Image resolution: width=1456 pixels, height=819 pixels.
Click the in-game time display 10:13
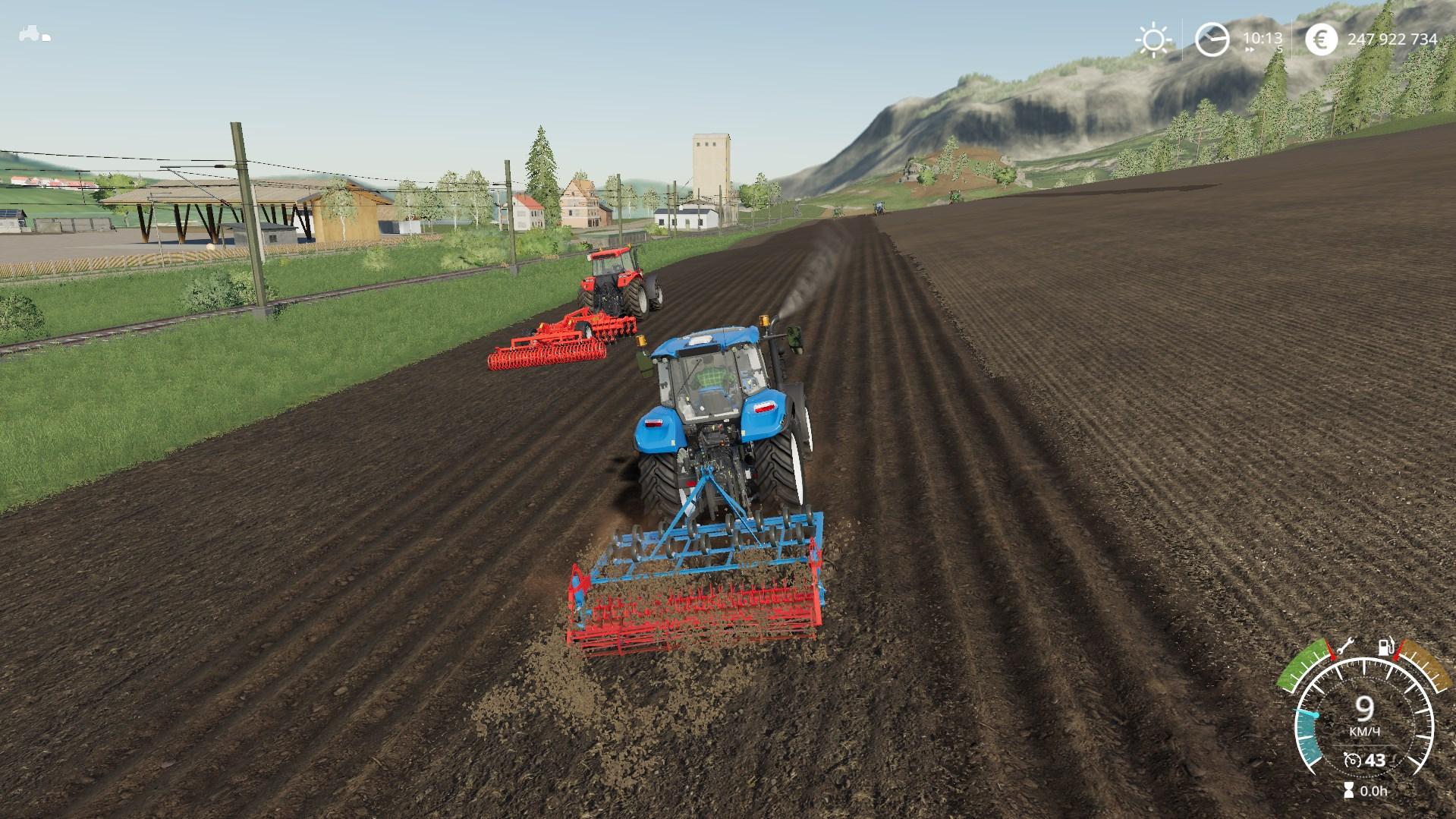coord(1263,37)
